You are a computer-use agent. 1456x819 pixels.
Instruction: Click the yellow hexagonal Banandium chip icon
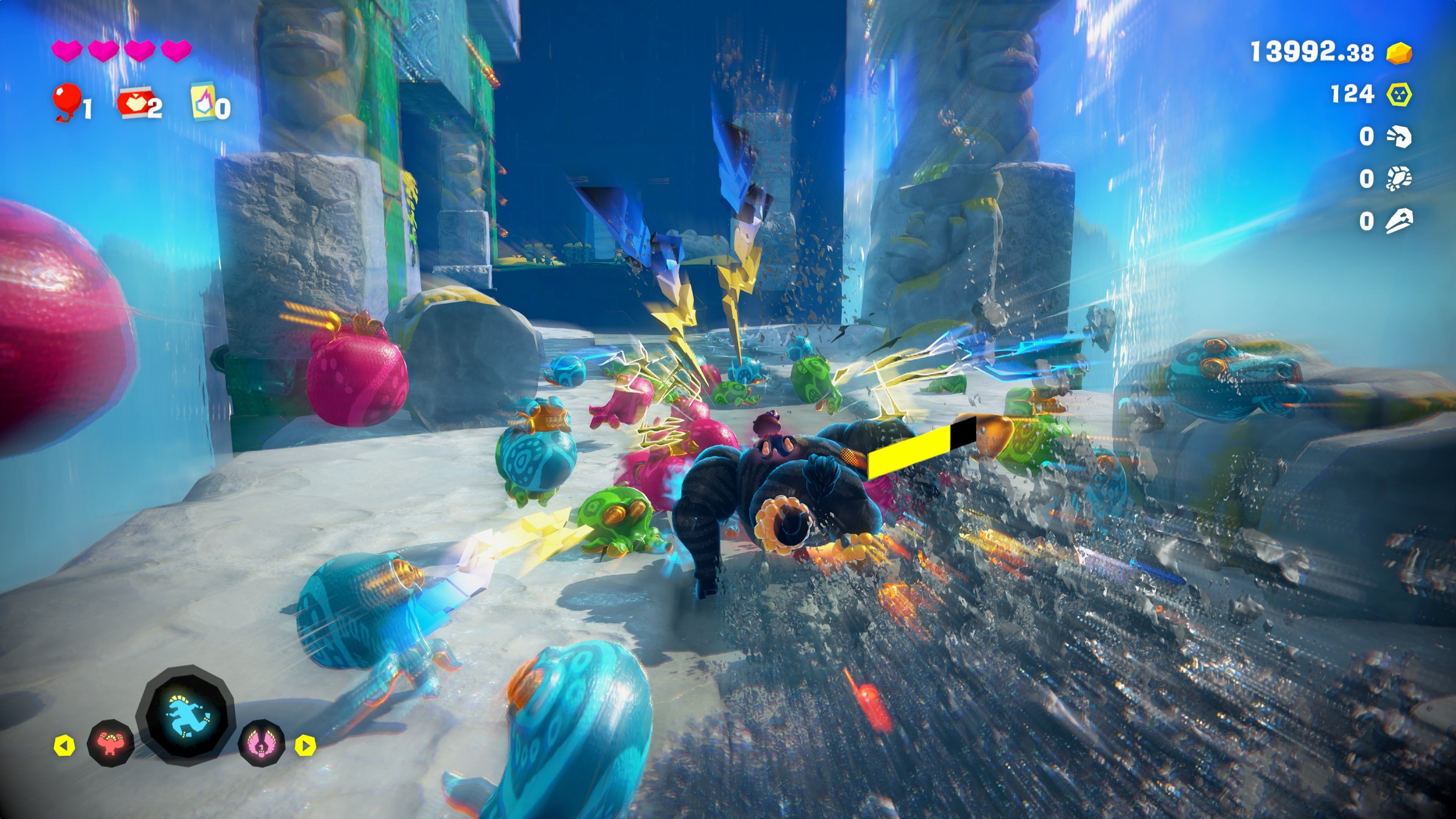click(1399, 94)
